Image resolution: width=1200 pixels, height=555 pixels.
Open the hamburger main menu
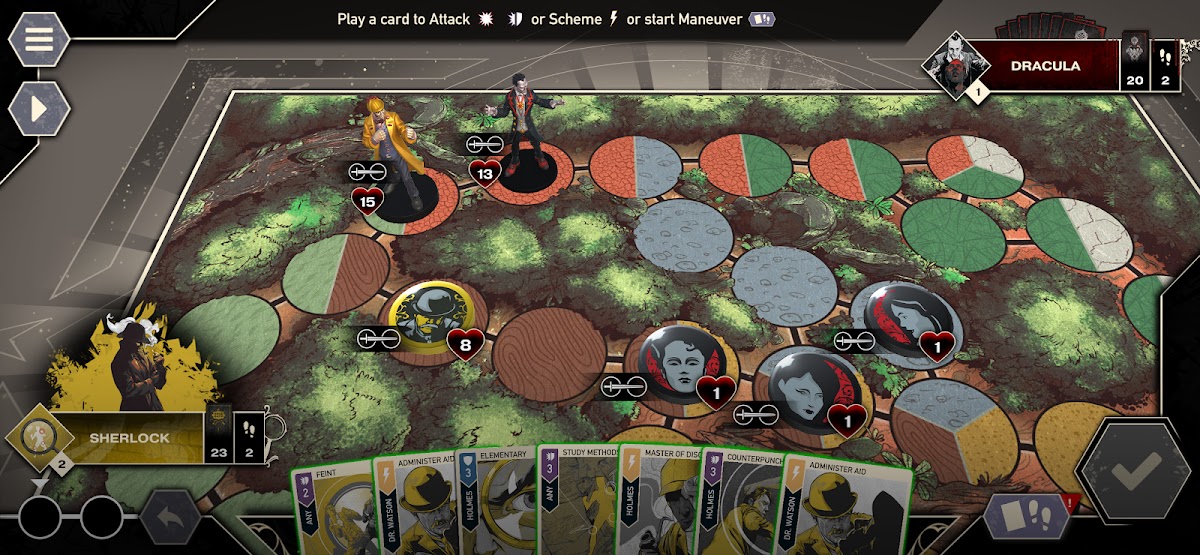point(38,39)
